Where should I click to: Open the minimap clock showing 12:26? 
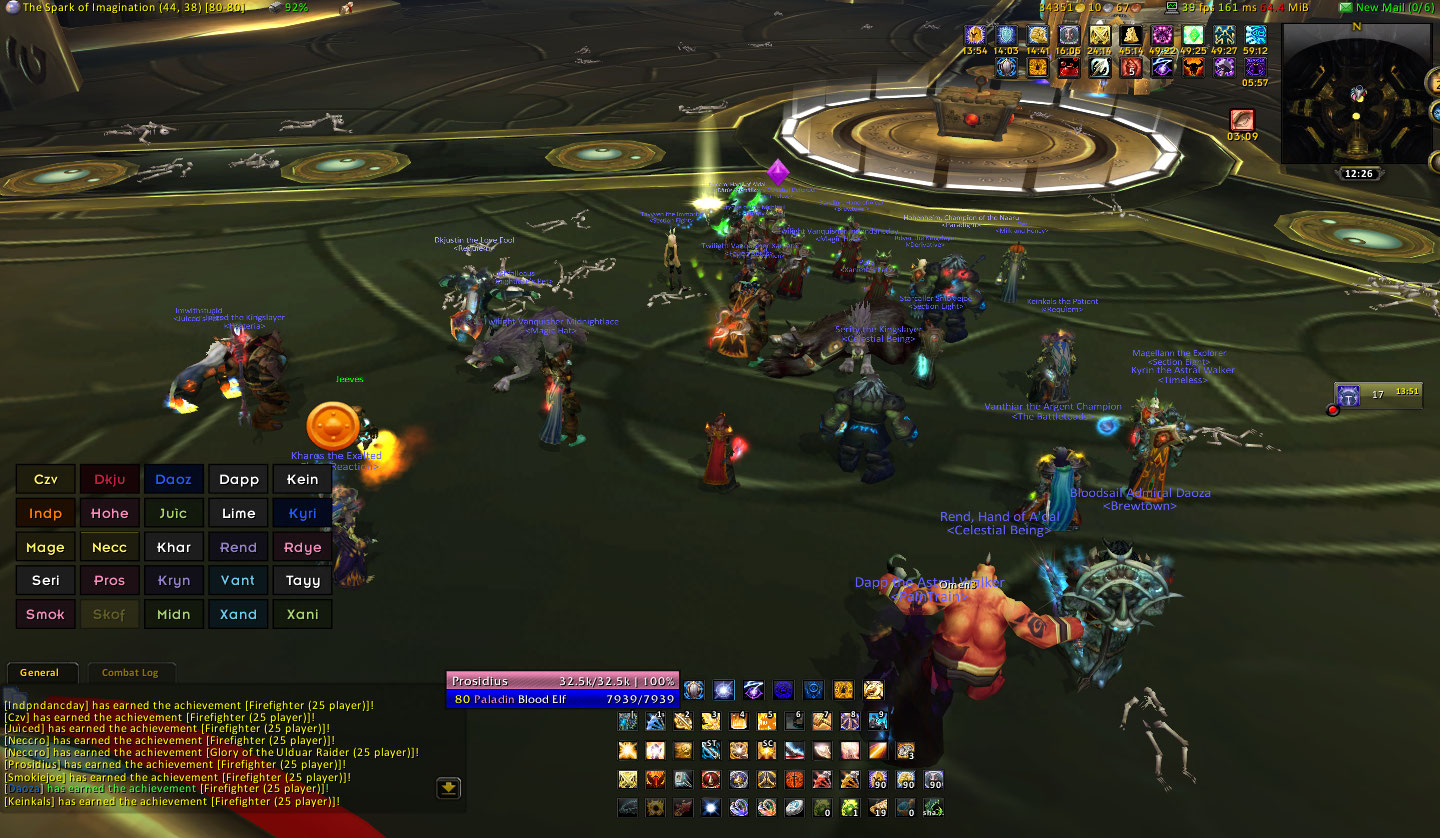coord(1358,174)
